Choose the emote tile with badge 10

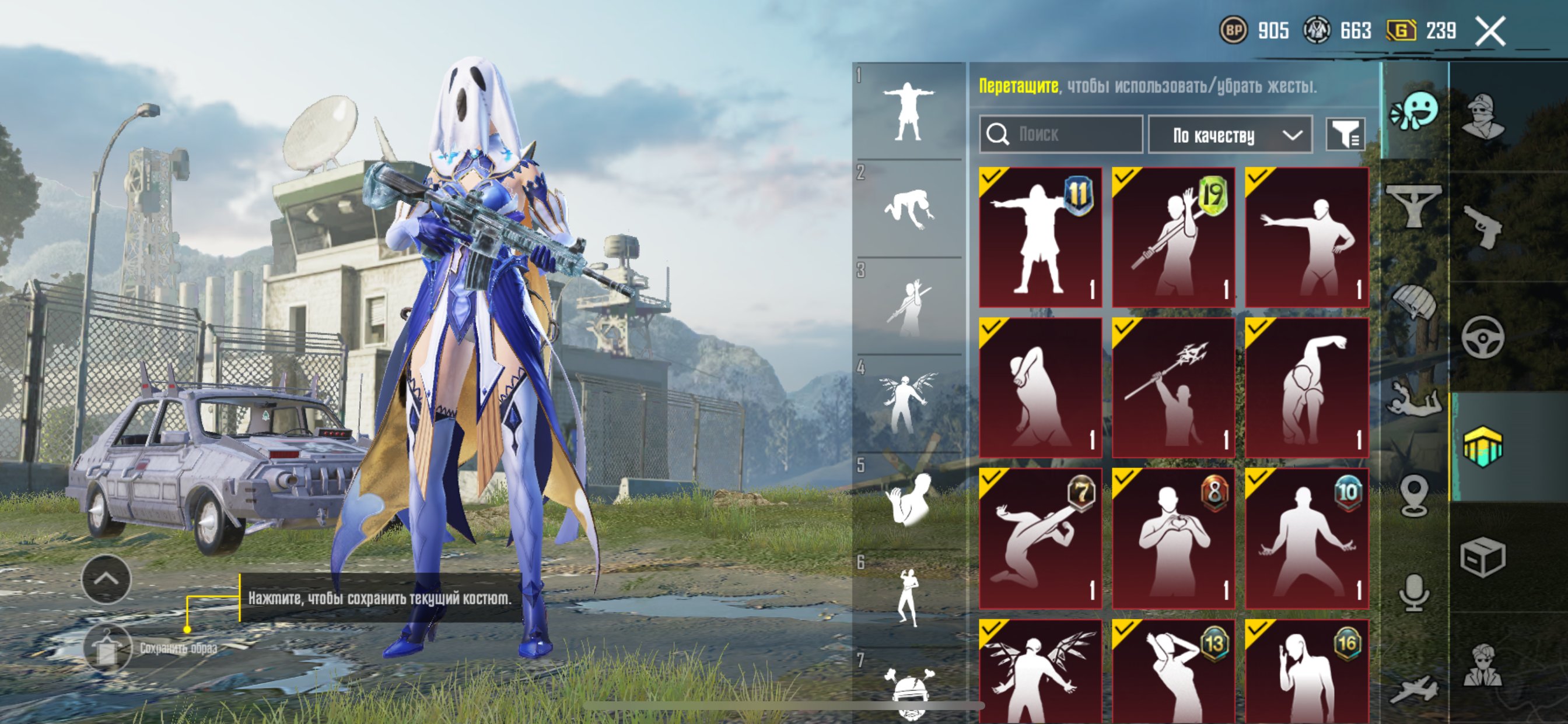[1306, 539]
